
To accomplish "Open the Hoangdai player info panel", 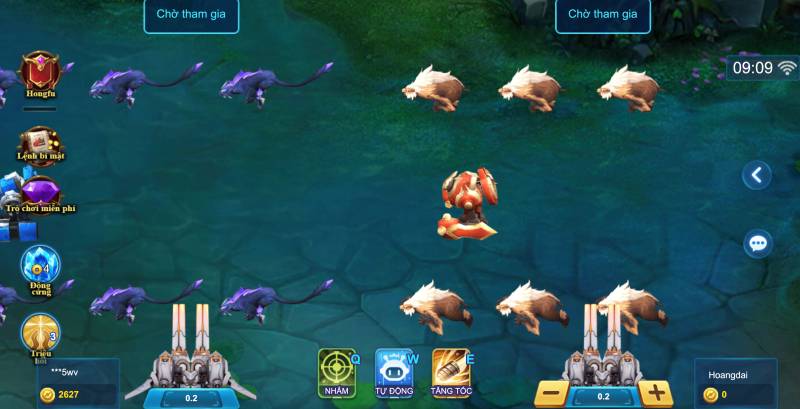I will click(735, 384).
